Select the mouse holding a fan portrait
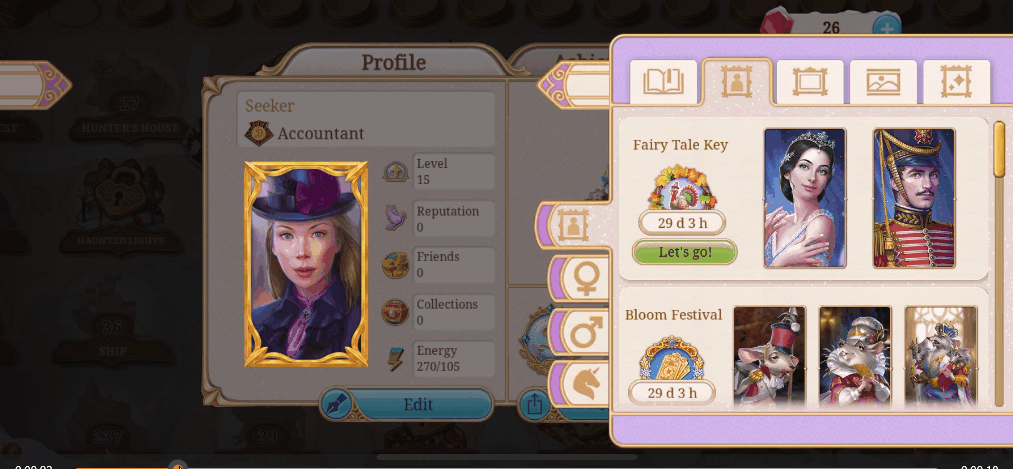 [855, 356]
